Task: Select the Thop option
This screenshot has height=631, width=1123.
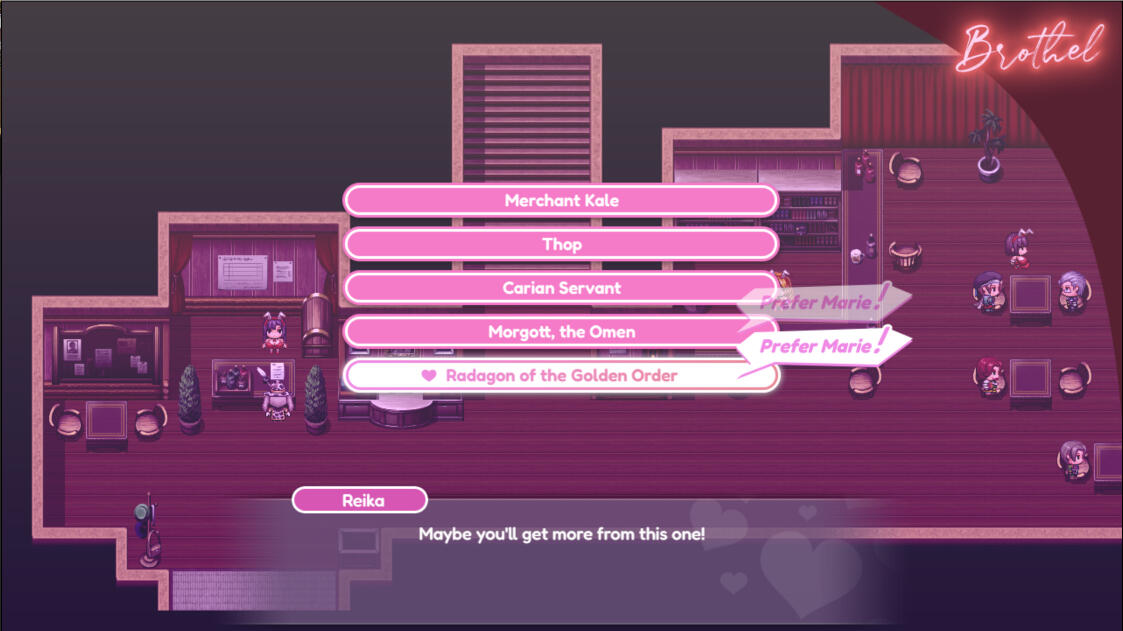Action: pos(560,244)
